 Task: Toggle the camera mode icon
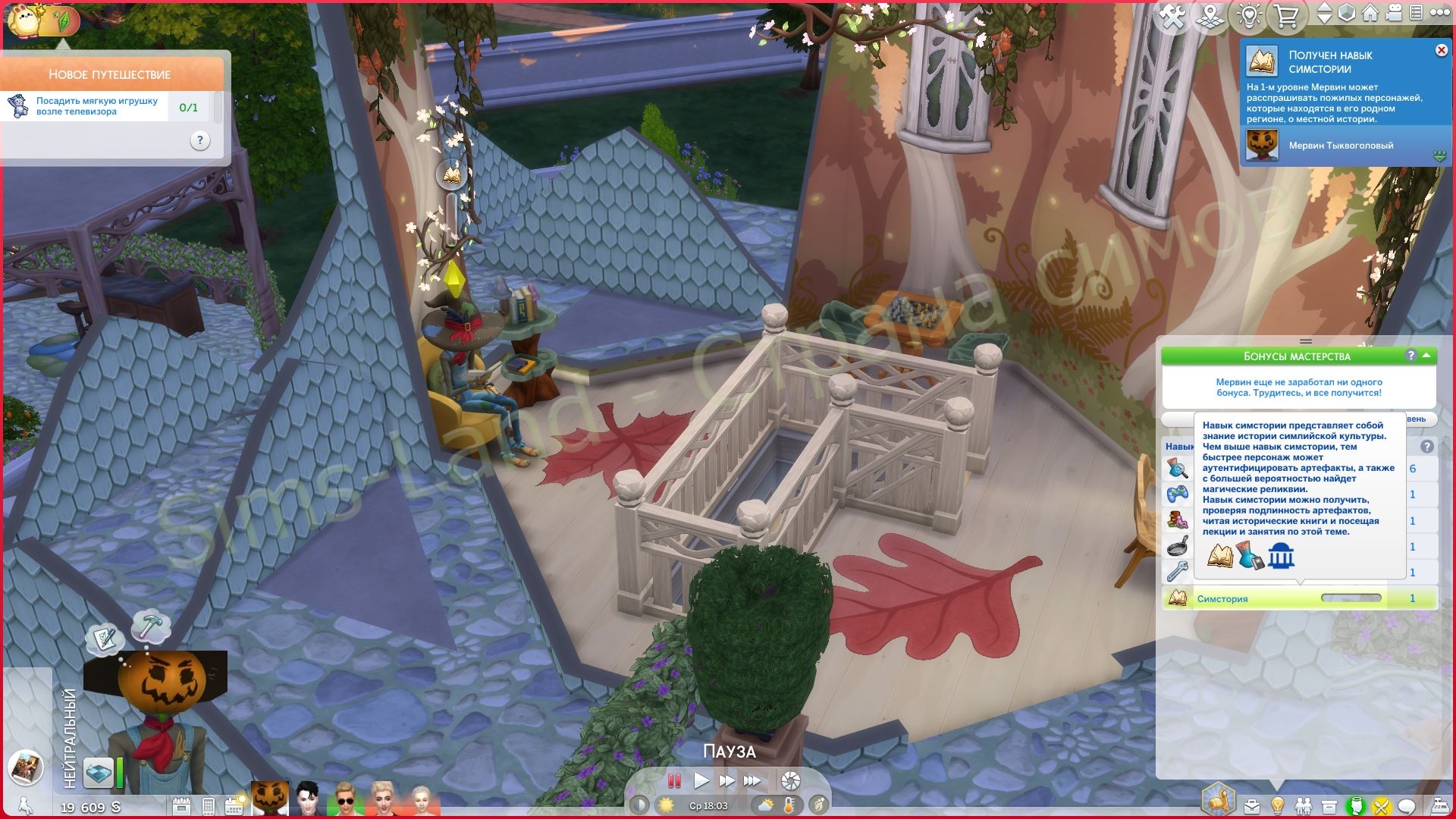pos(1393,14)
